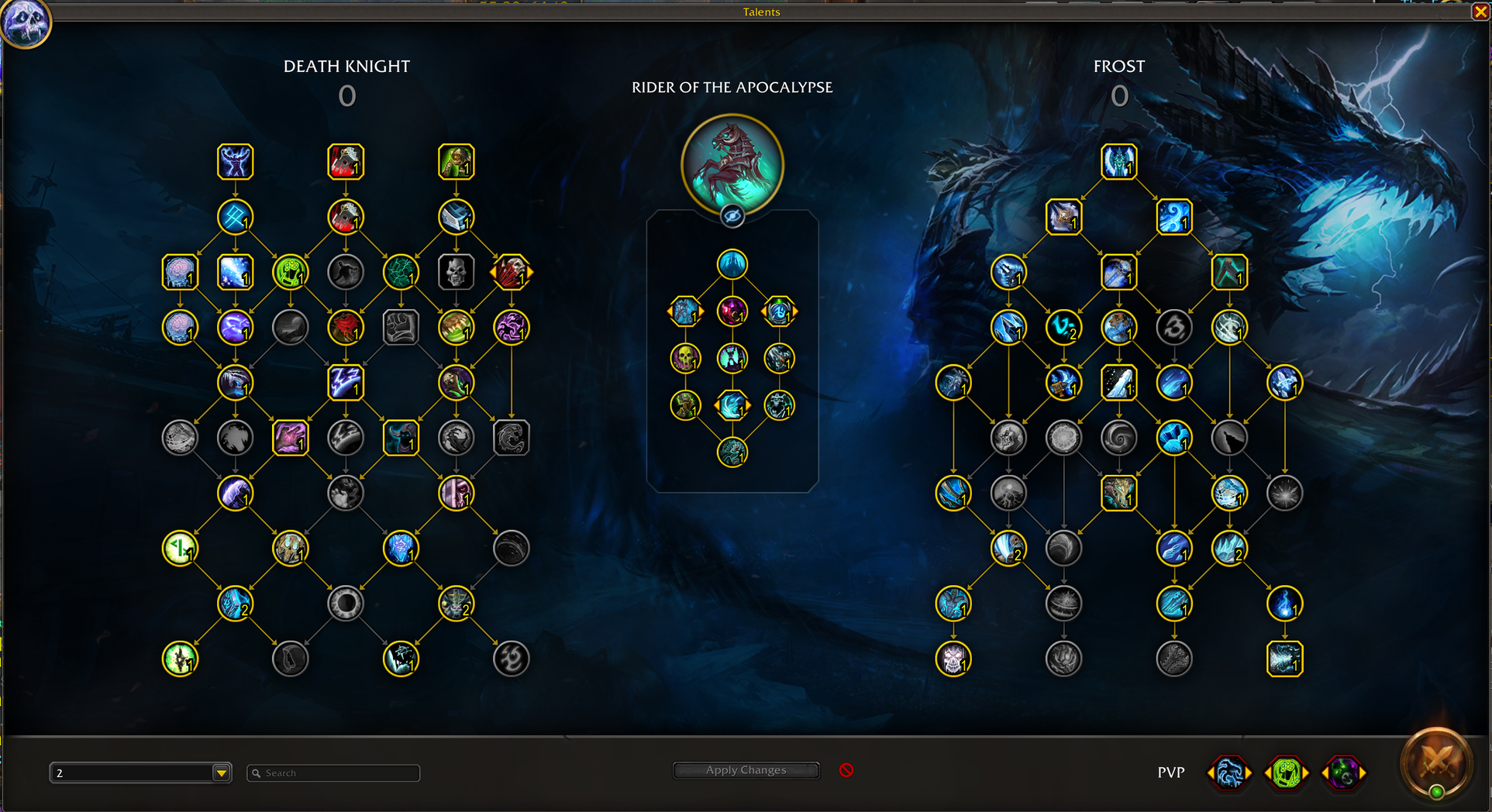Choose the purple PVP talent slot
The width and height of the screenshot is (1492, 812).
(1343, 772)
